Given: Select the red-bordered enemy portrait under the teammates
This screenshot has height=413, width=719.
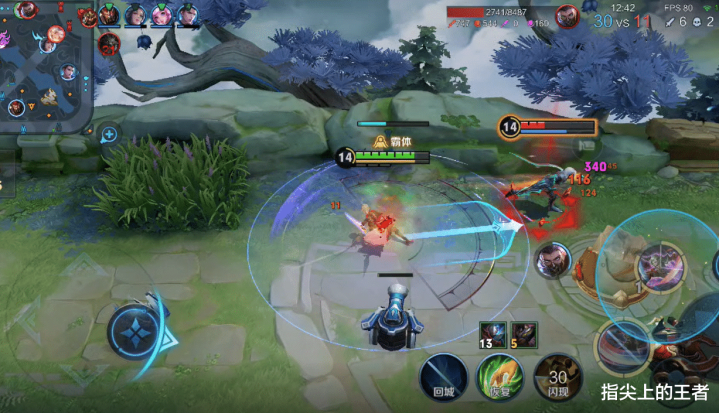Looking at the screenshot, I should (109, 43).
